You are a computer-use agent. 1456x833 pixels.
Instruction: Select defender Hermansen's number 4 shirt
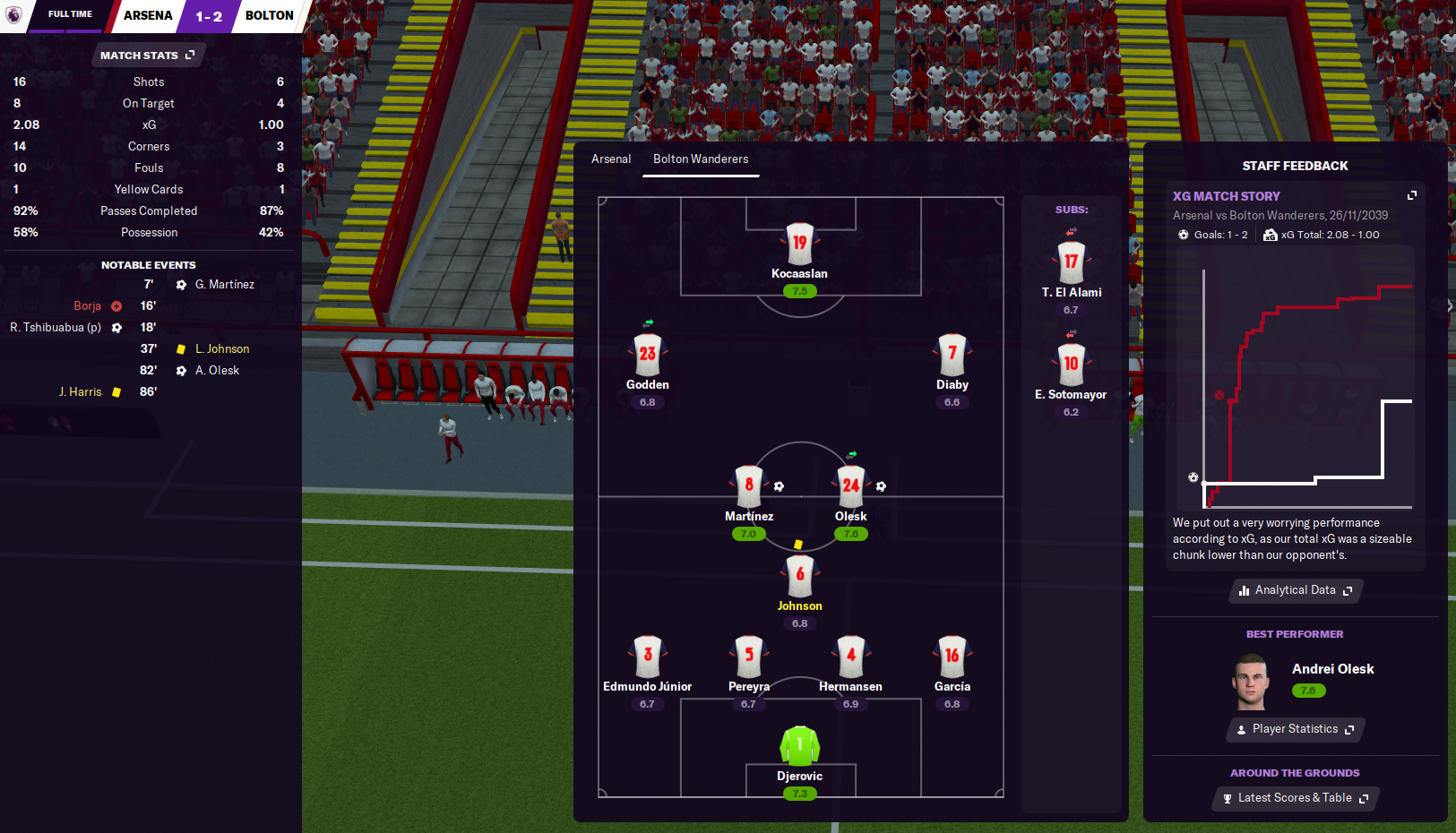click(850, 657)
